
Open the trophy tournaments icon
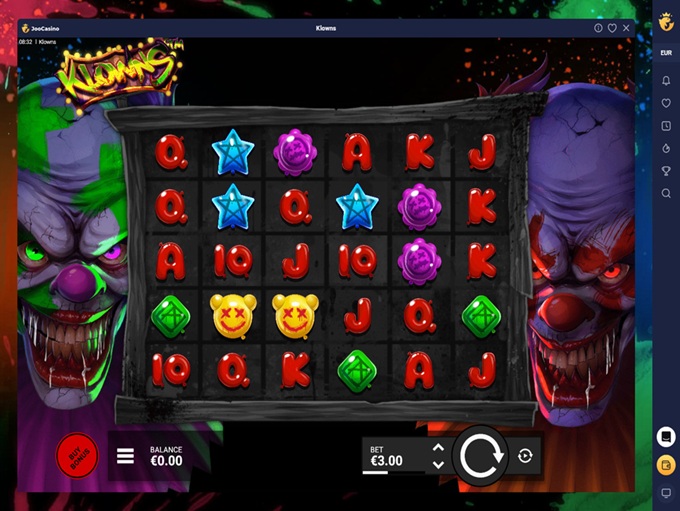point(666,171)
